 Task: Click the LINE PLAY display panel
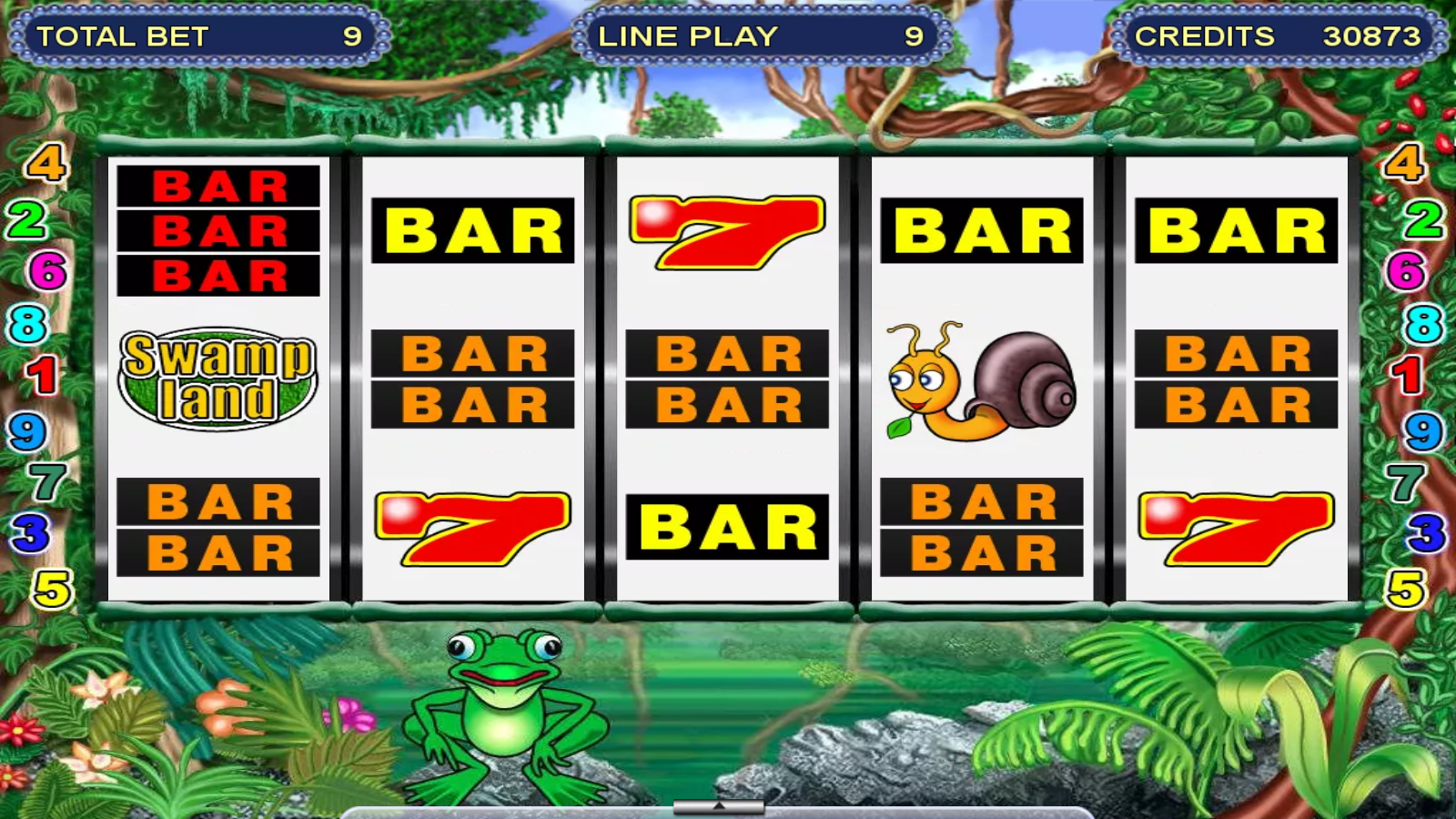point(755,37)
